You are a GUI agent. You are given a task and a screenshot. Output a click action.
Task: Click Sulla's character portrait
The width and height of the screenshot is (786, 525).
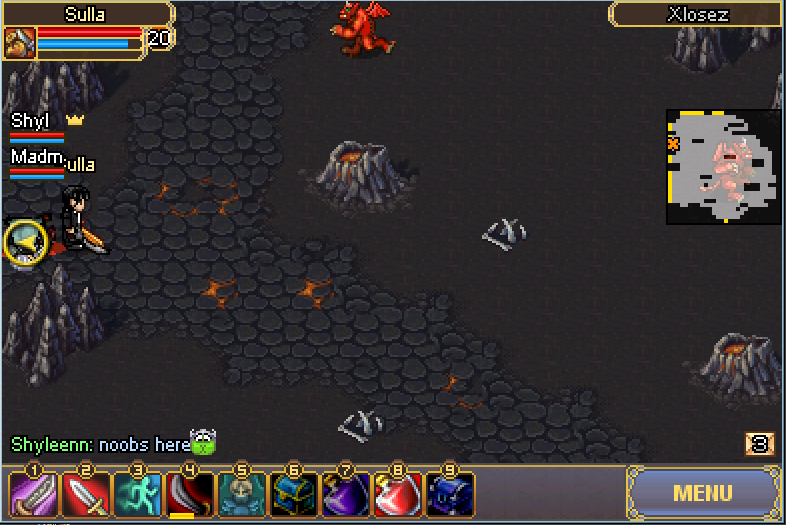(x=20, y=43)
